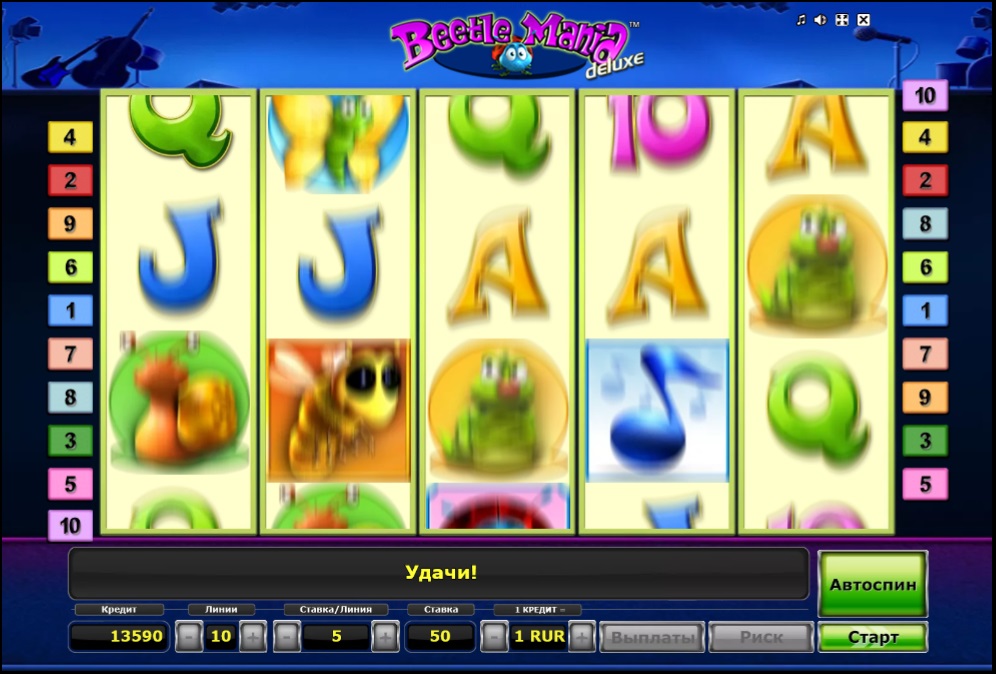The width and height of the screenshot is (996, 674).
Task: Raise the Ставка/Линия bet per line
Action: tap(385, 637)
